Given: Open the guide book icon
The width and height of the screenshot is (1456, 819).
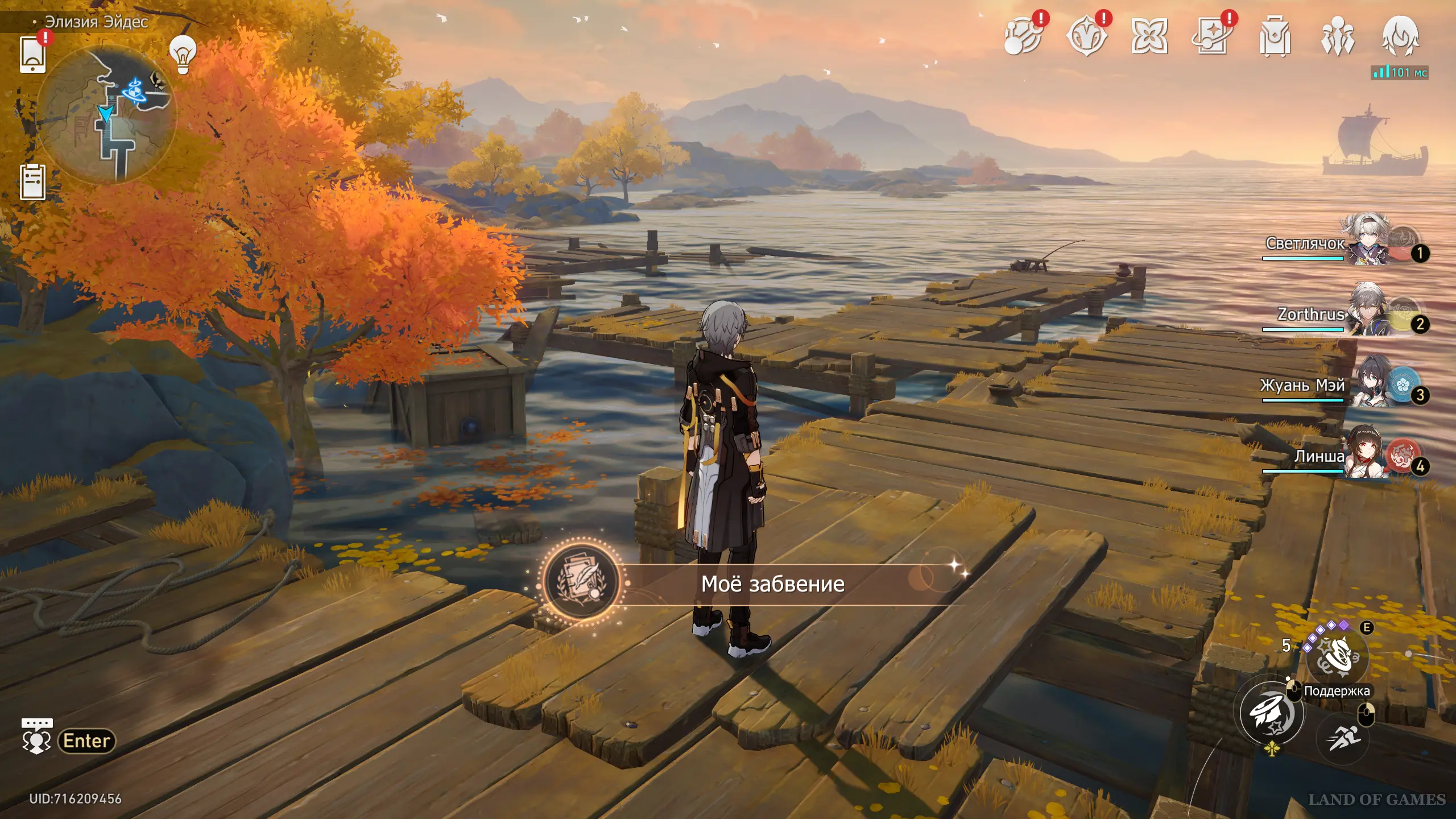Looking at the screenshot, I should (1212, 37).
